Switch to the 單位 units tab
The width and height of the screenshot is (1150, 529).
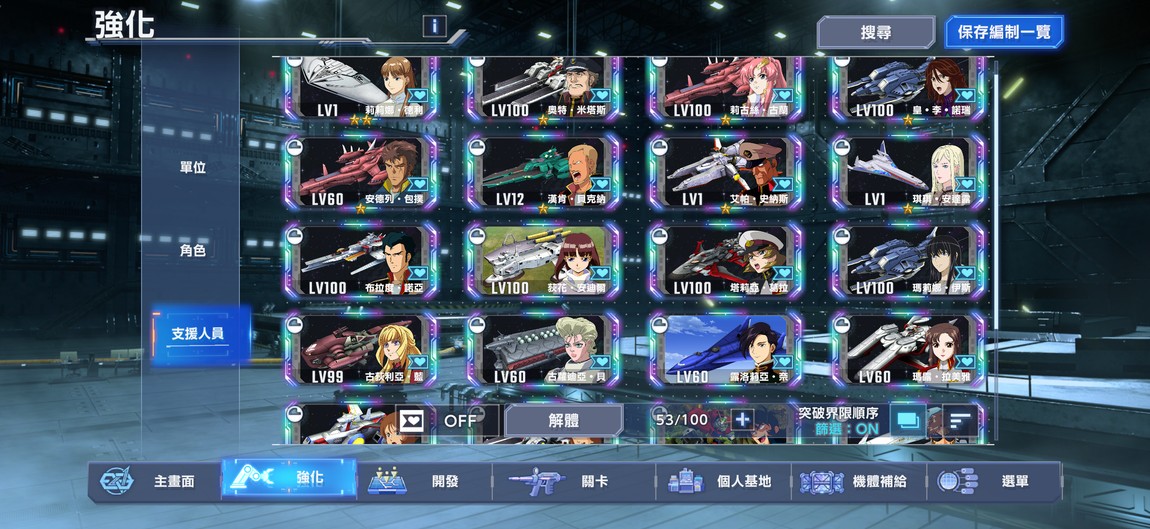(x=192, y=167)
